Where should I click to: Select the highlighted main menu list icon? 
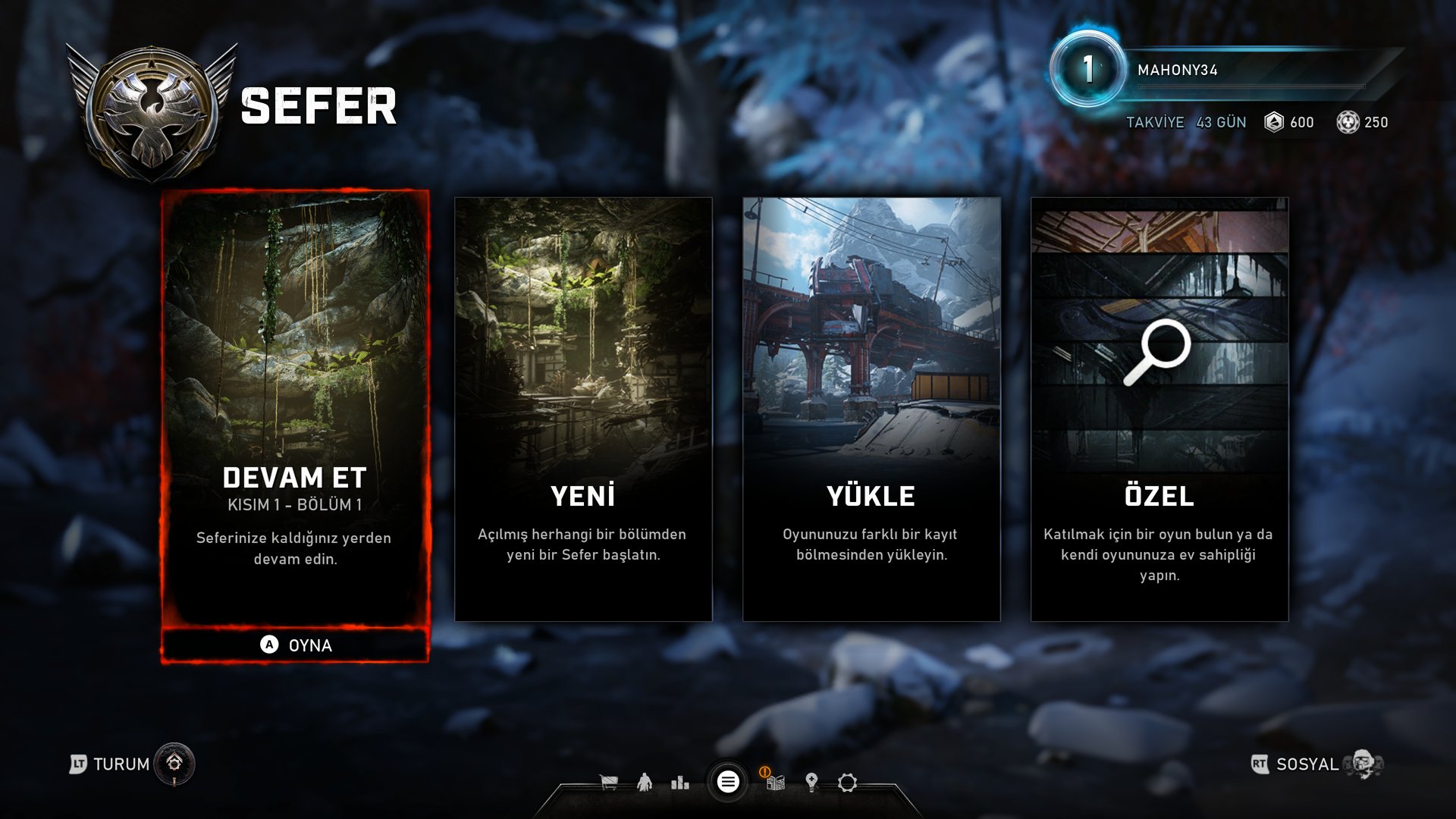click(x=728, y=782)
